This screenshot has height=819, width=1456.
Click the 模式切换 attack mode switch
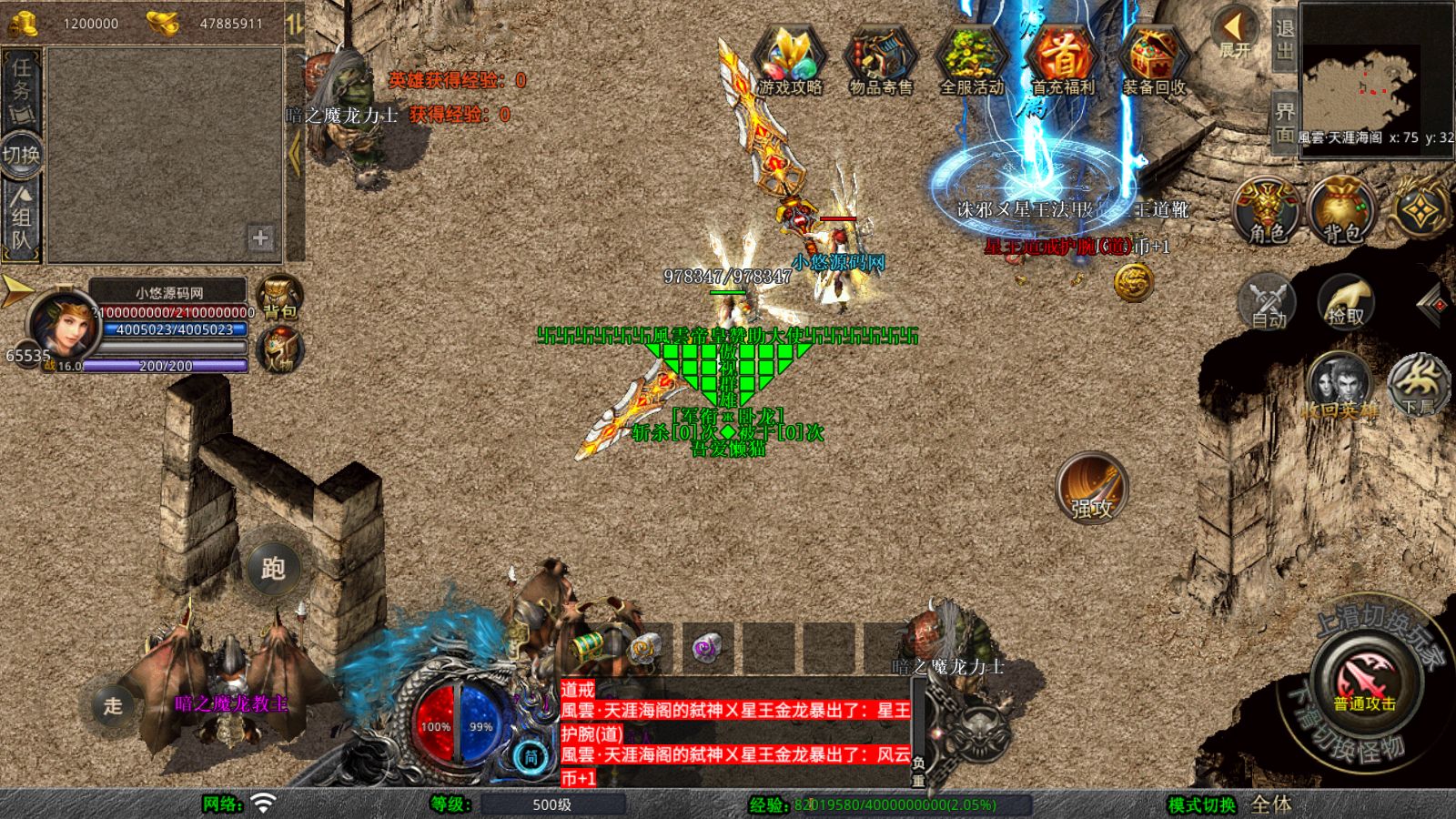click(x=1201, y=804)
